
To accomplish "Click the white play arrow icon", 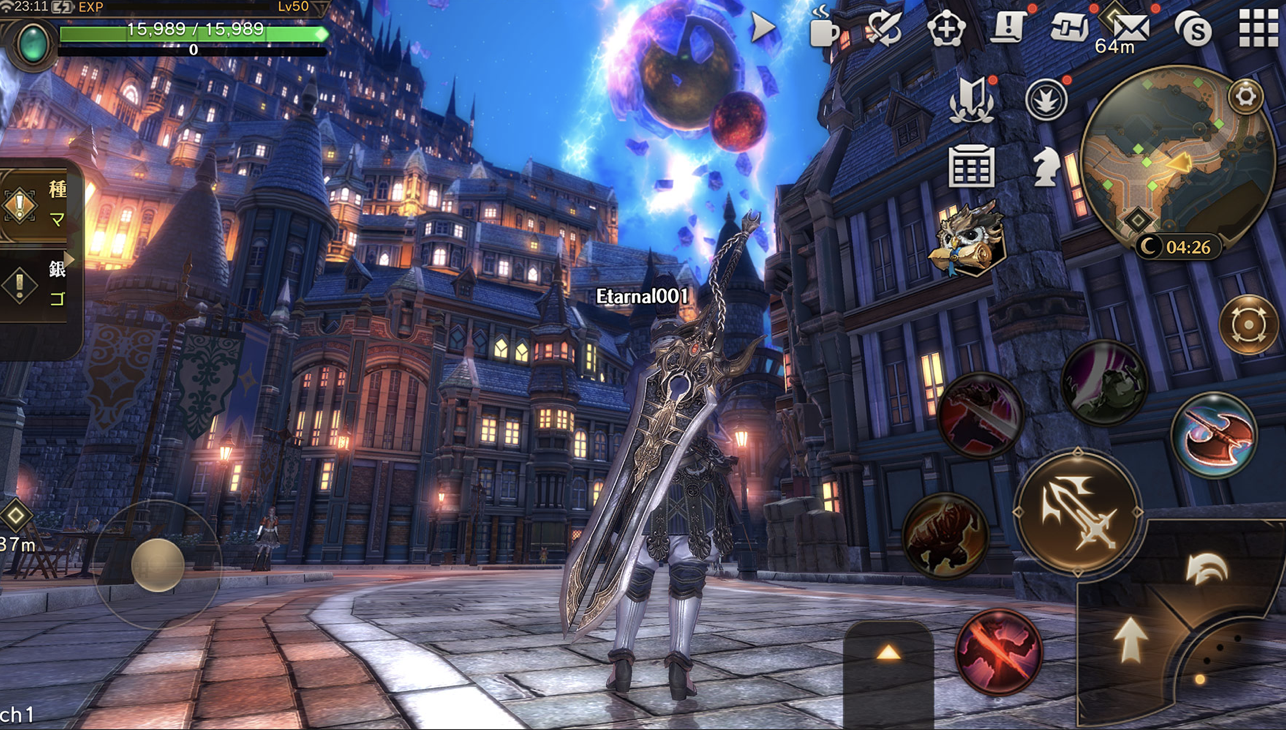I will [763, 27].
